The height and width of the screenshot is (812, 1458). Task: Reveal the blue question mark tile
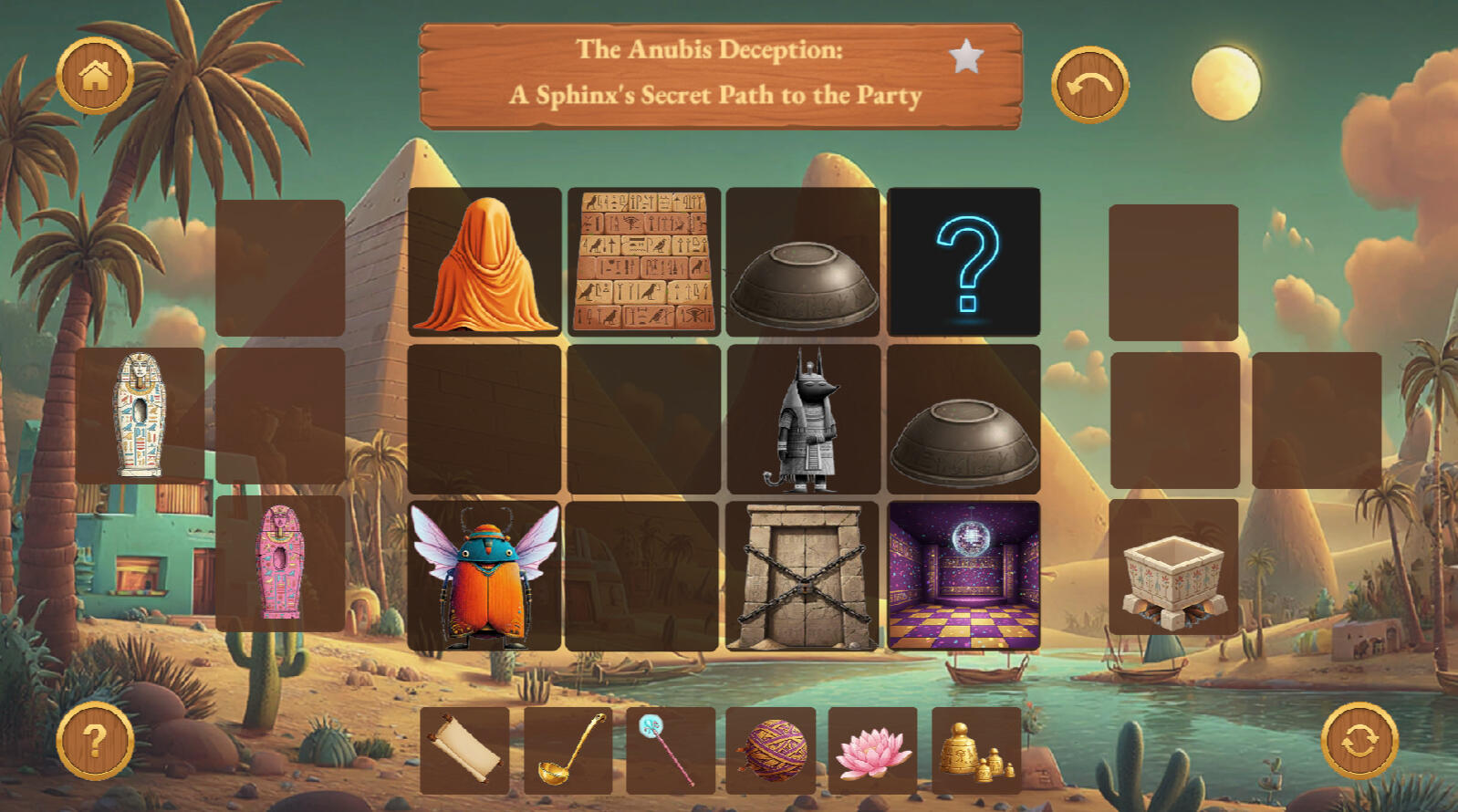tap(964, 262)
